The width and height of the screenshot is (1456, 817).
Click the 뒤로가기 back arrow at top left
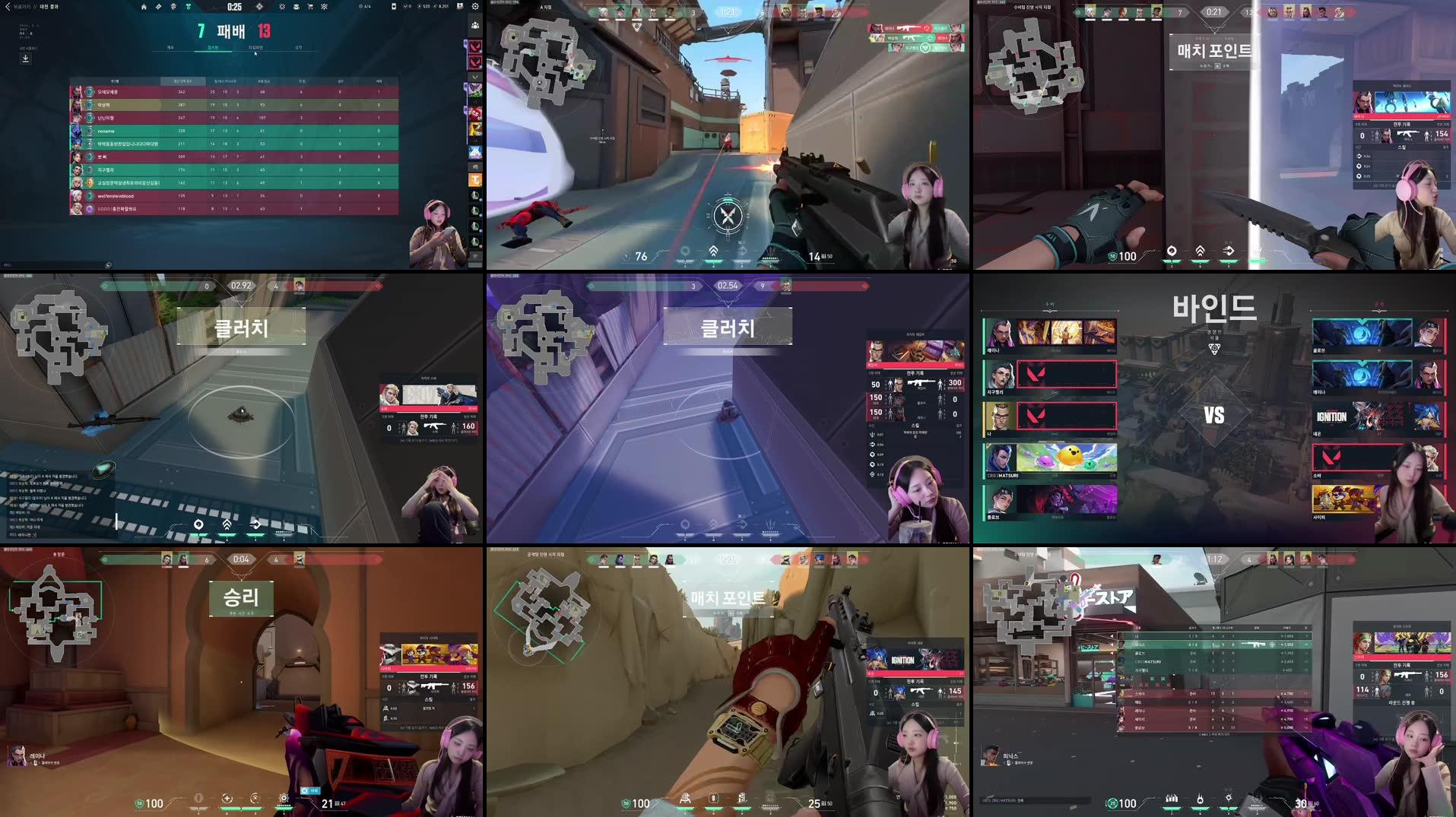tap(8, 7)
